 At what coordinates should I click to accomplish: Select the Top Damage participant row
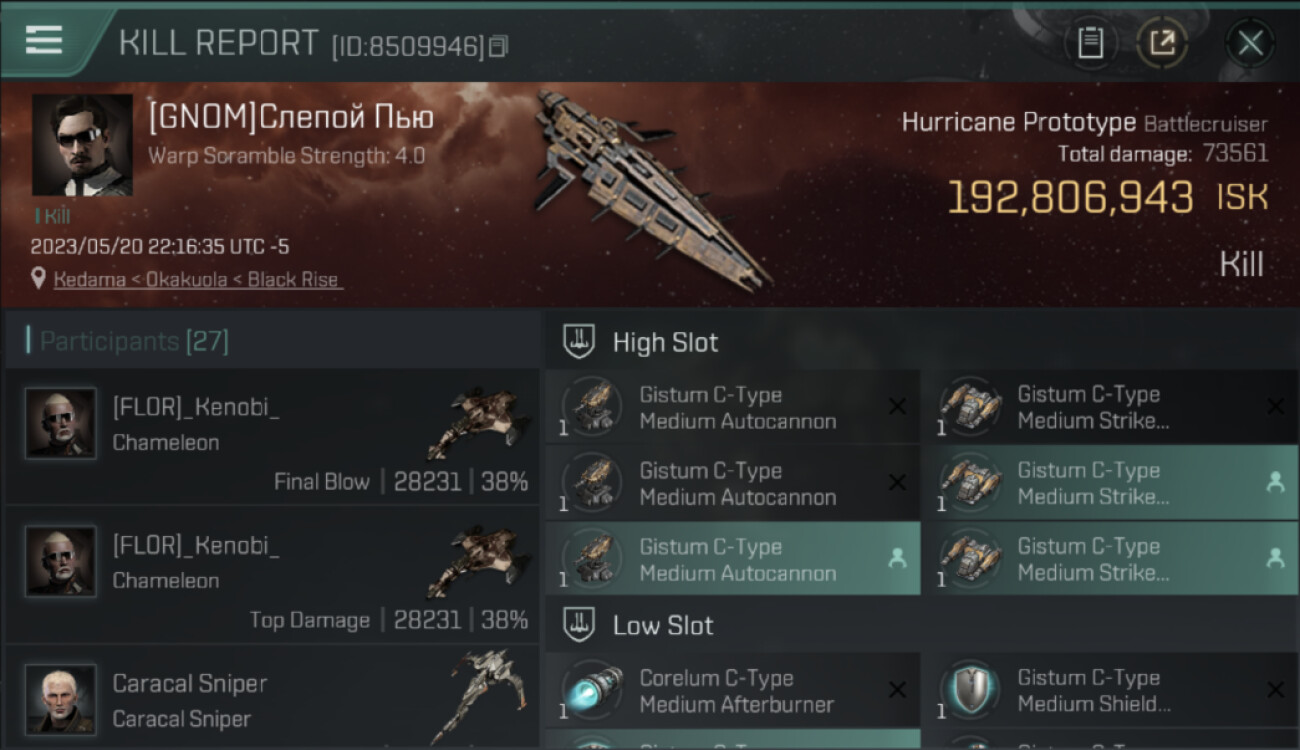point(272,574)
